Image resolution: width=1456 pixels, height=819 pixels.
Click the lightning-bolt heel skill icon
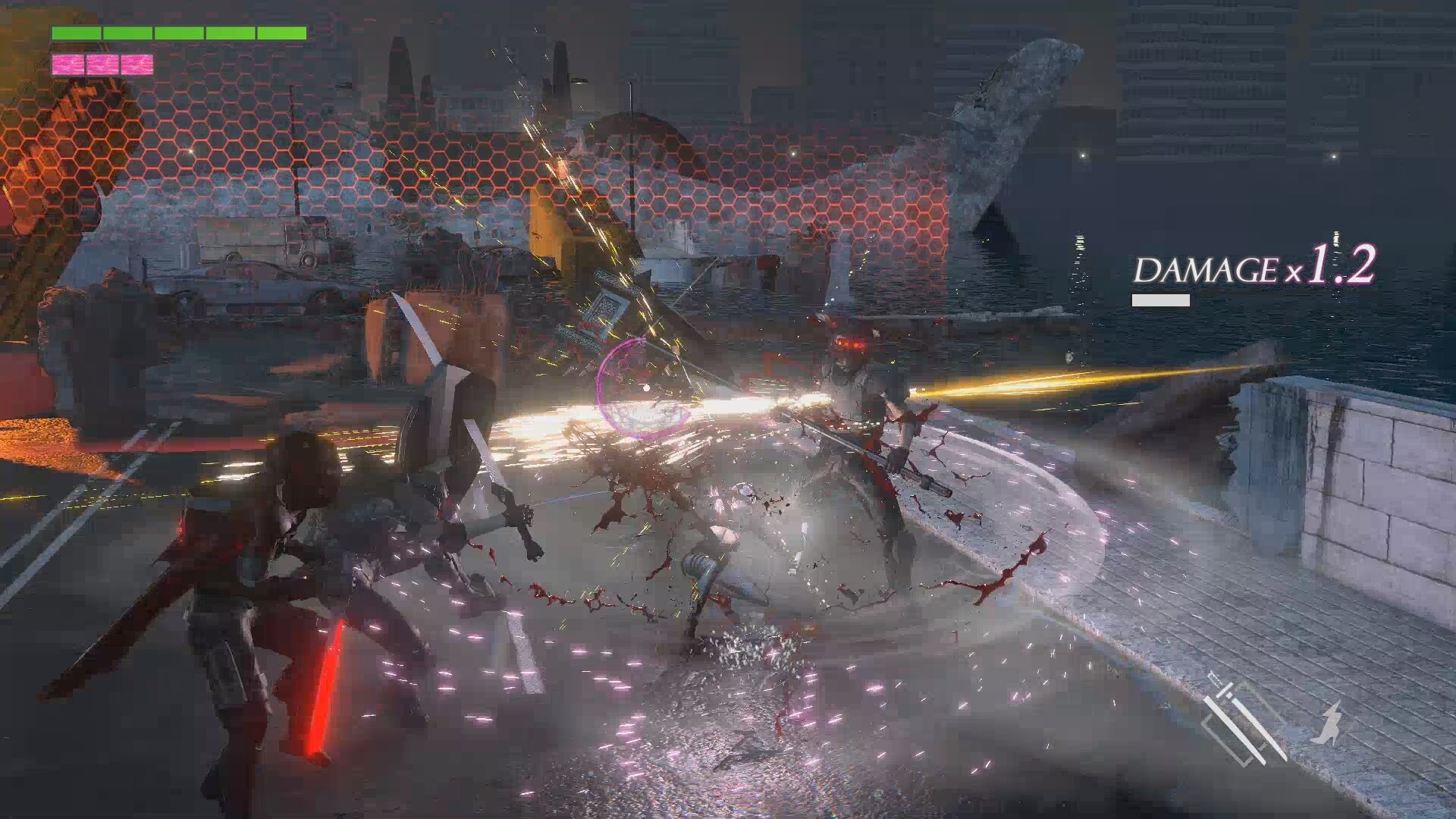[x=1329, y=721]
